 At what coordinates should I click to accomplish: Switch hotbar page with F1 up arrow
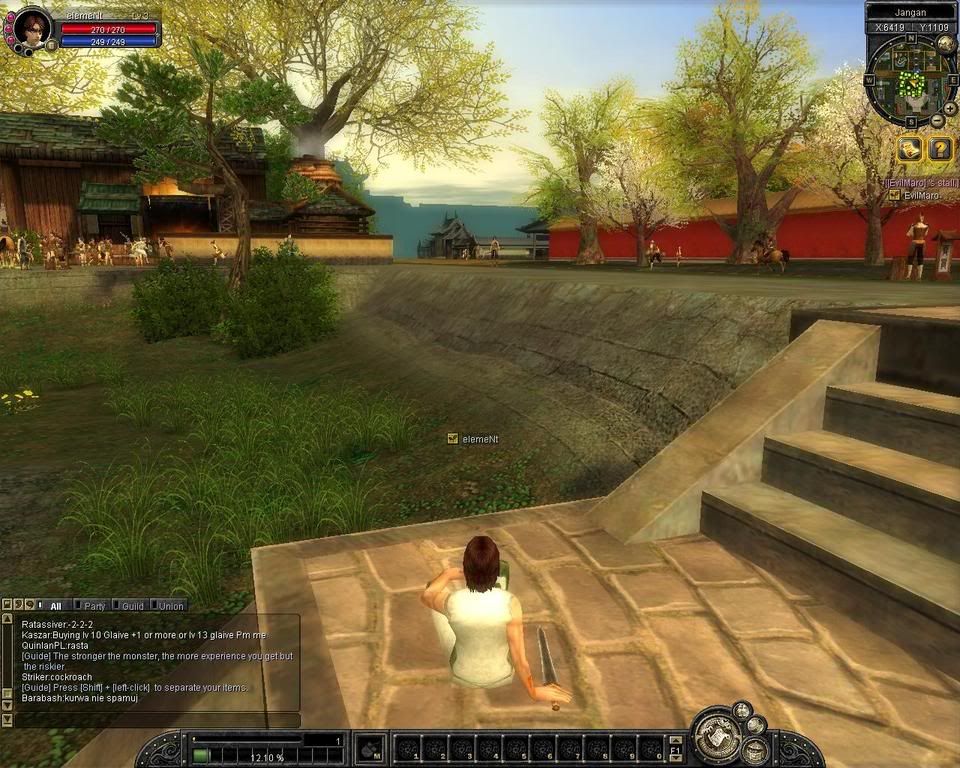[x=677, y=739]
